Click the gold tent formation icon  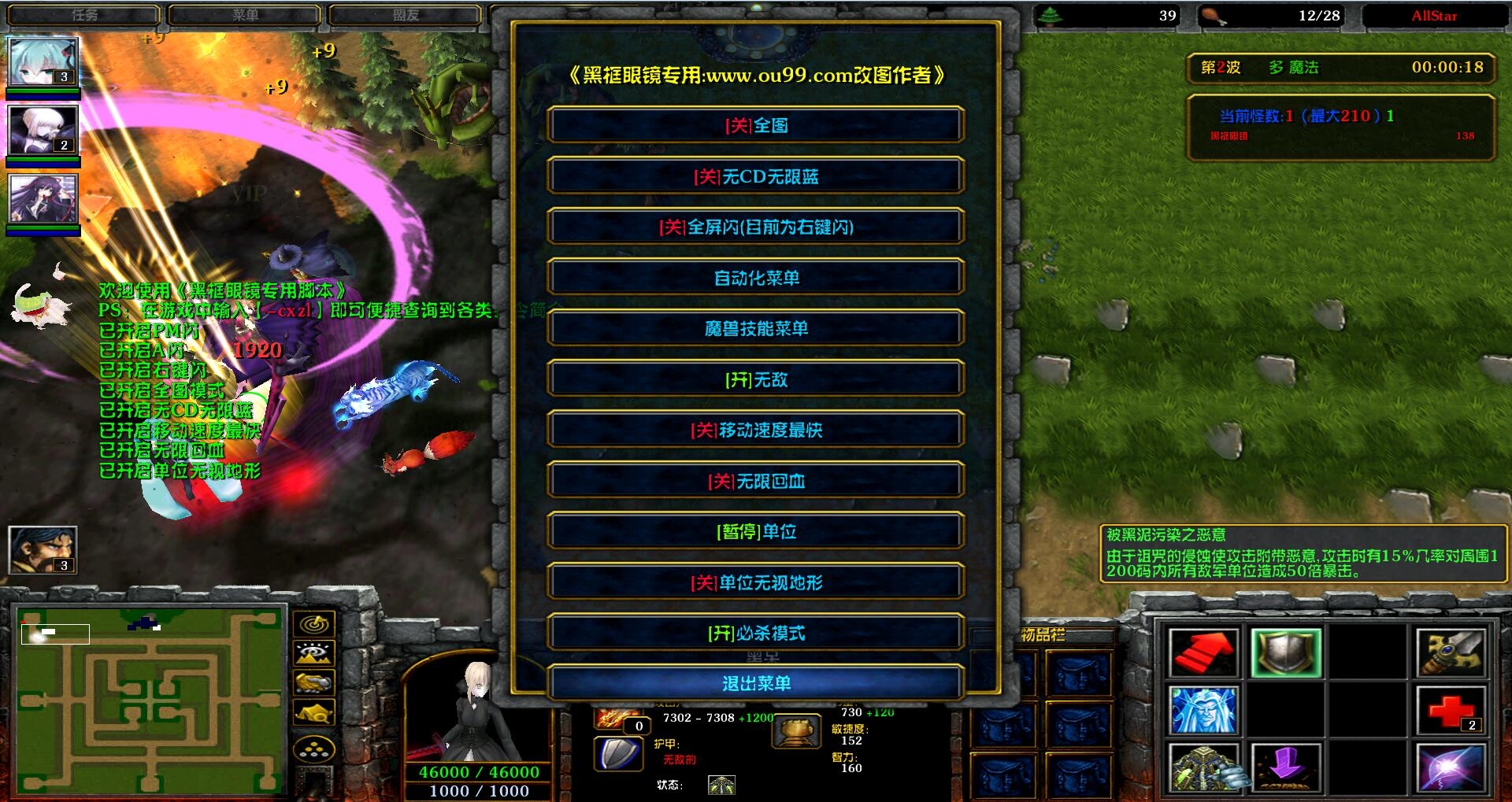point(313,711)
